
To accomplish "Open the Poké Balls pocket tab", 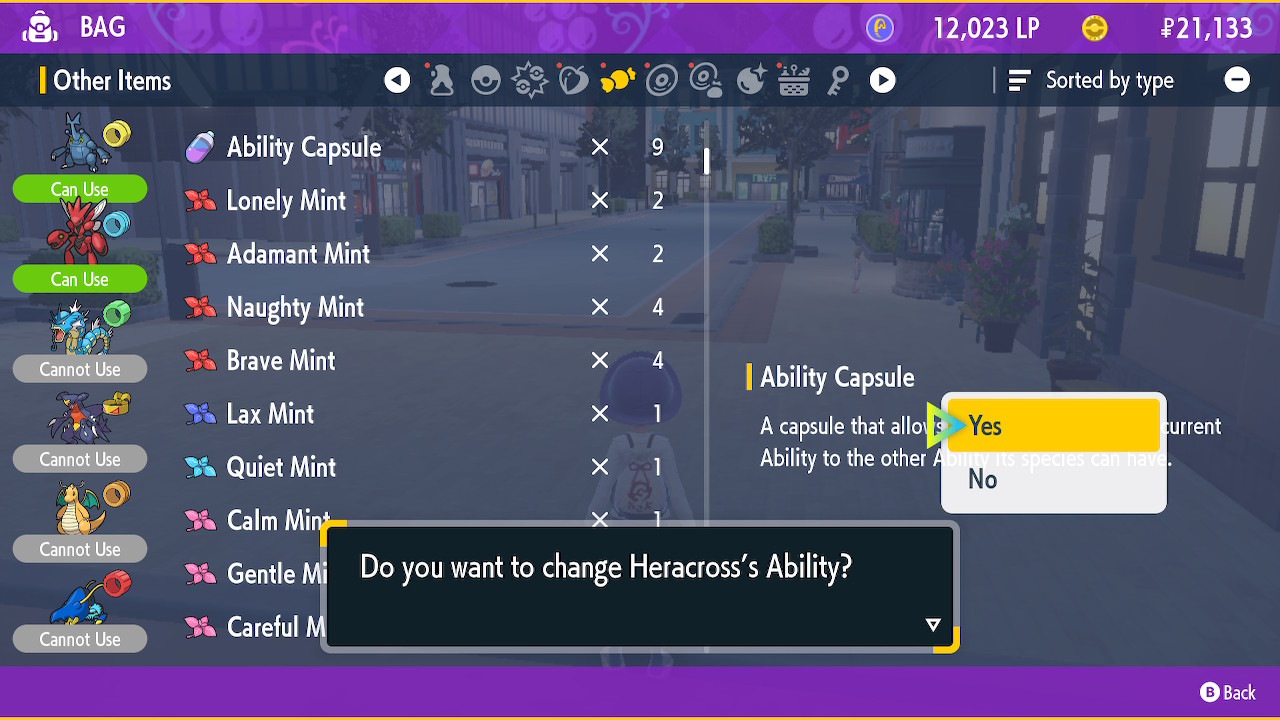I will [x=486, y=81].
